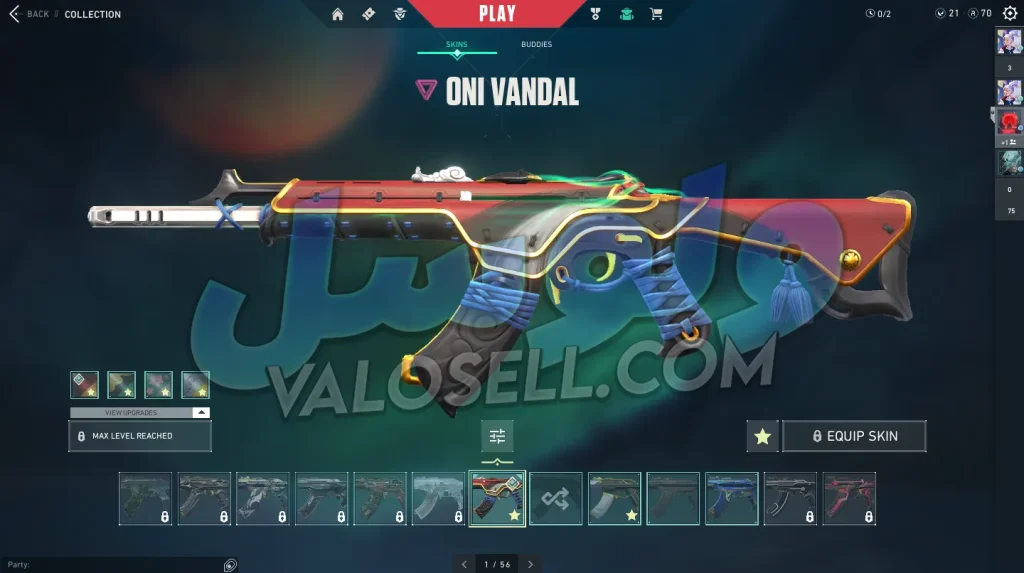Image resolution: width=1024 pixels, height=573 pixels.
Task: Go to the next skin page
Action: tap(531, 564)
